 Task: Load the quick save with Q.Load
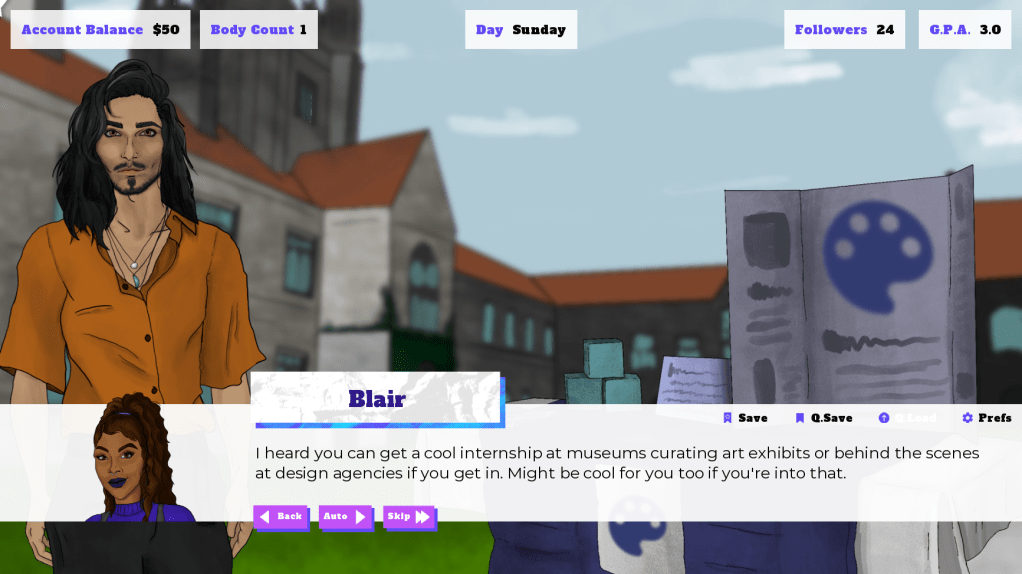(x=907, y=418)
